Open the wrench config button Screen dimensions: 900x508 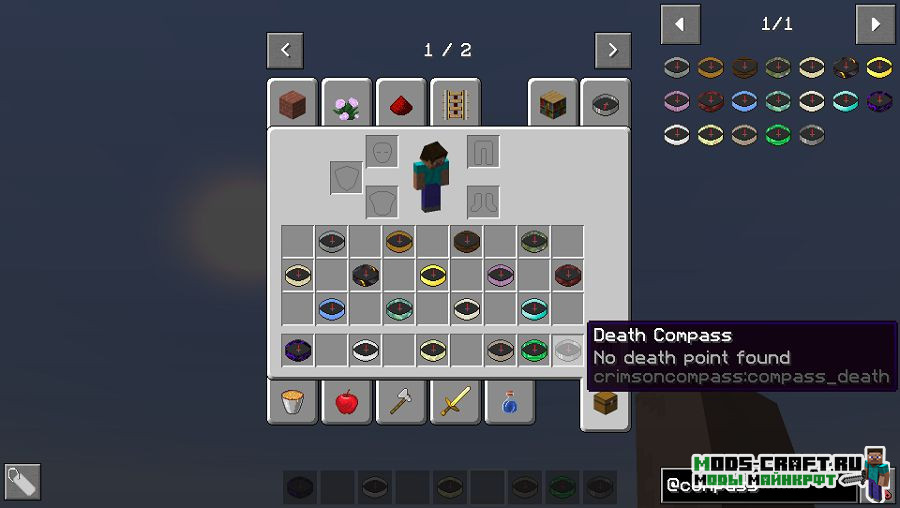tap(22, 482)
